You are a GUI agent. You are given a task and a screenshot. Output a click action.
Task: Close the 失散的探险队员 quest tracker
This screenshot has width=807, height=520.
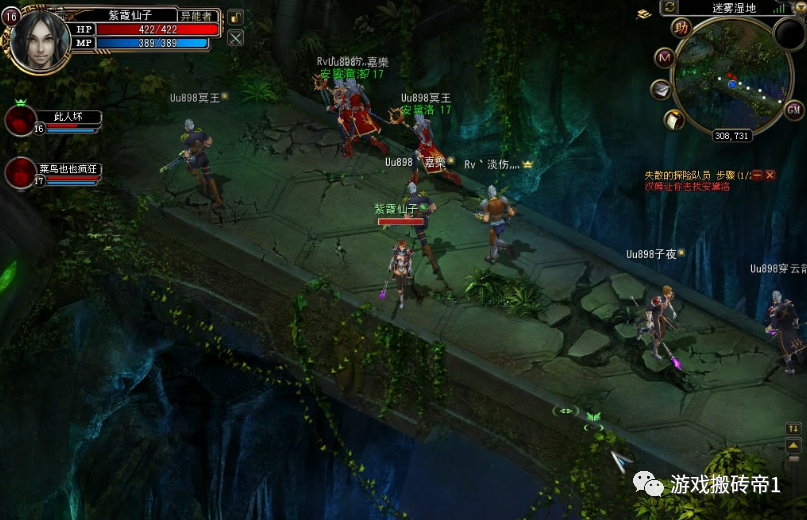770,175
